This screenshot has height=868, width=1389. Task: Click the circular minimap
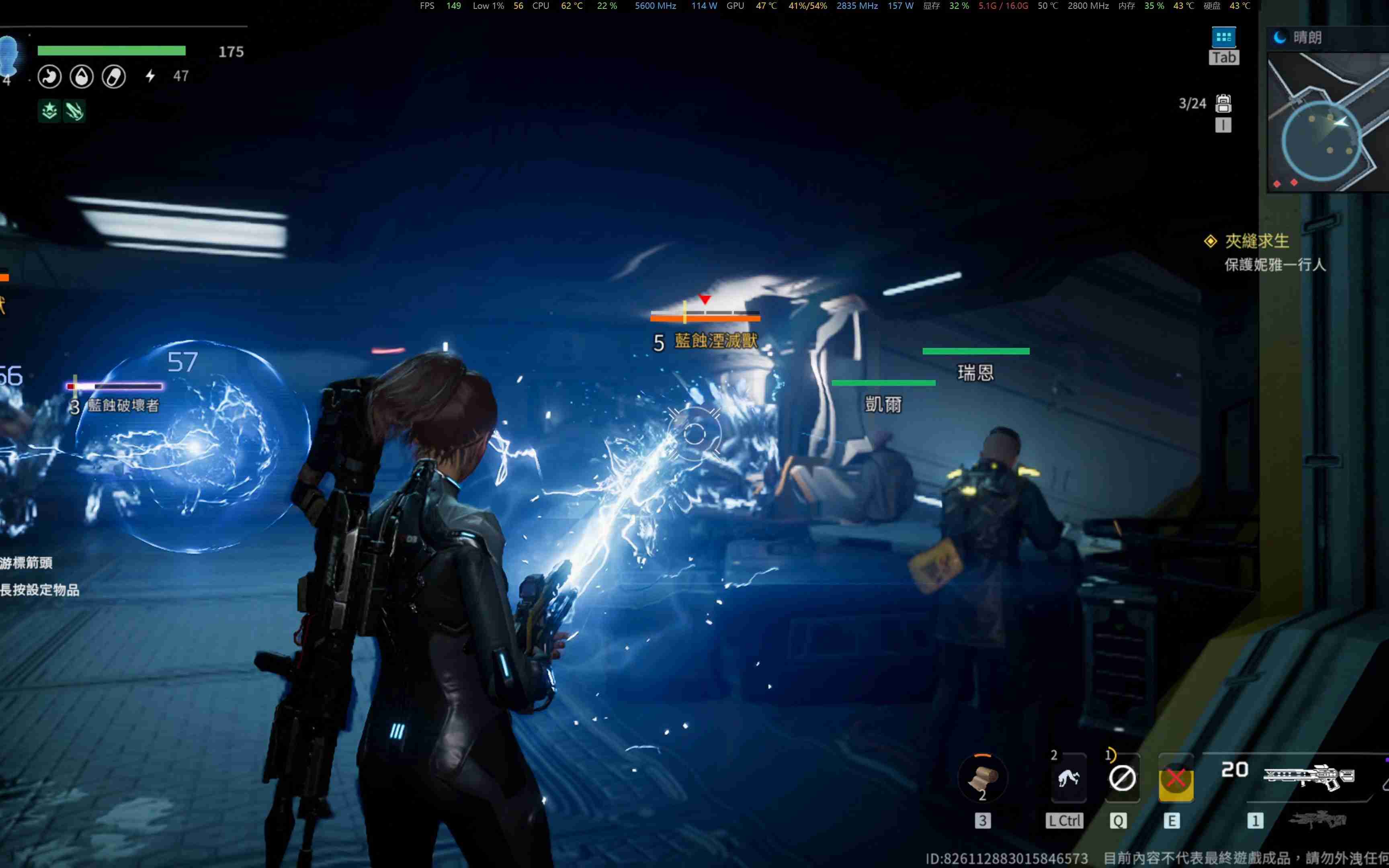1321,141
